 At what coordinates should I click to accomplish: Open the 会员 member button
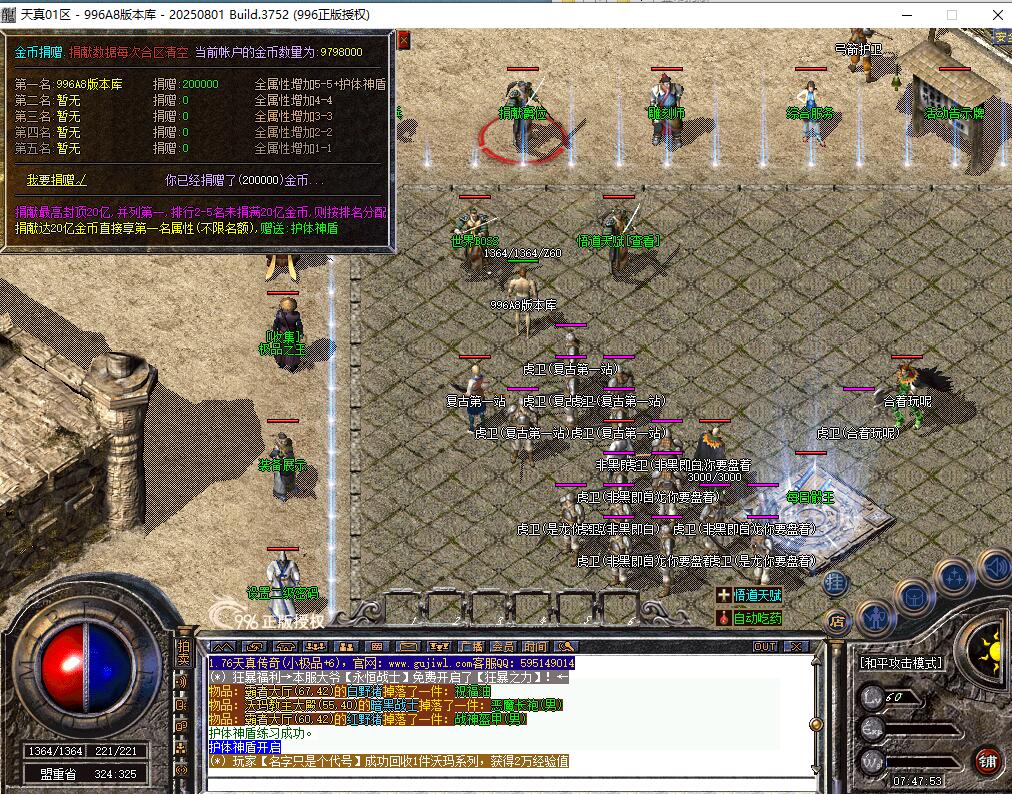coord(503,647)
